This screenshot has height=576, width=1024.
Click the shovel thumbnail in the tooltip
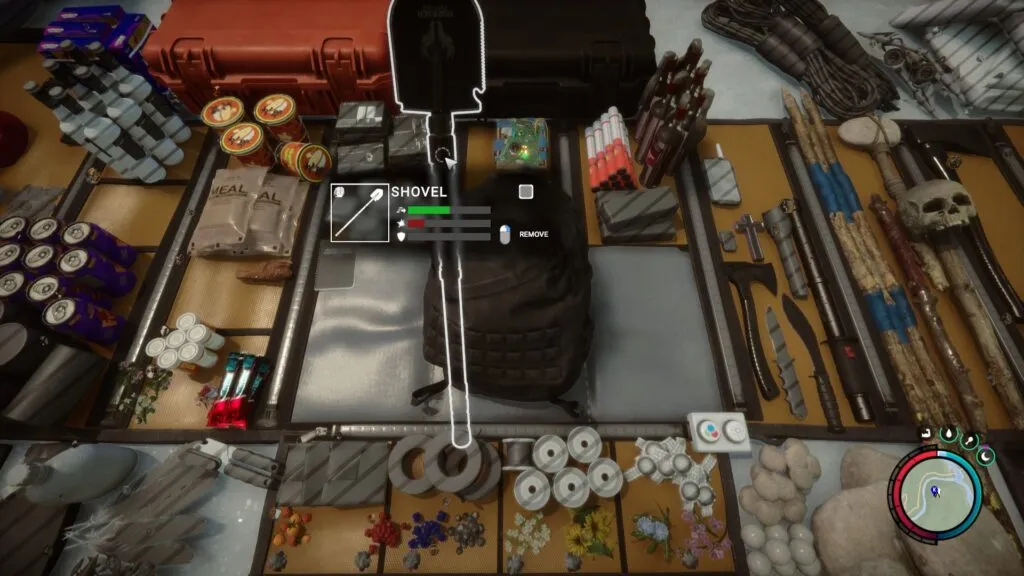tap(360, 210)
